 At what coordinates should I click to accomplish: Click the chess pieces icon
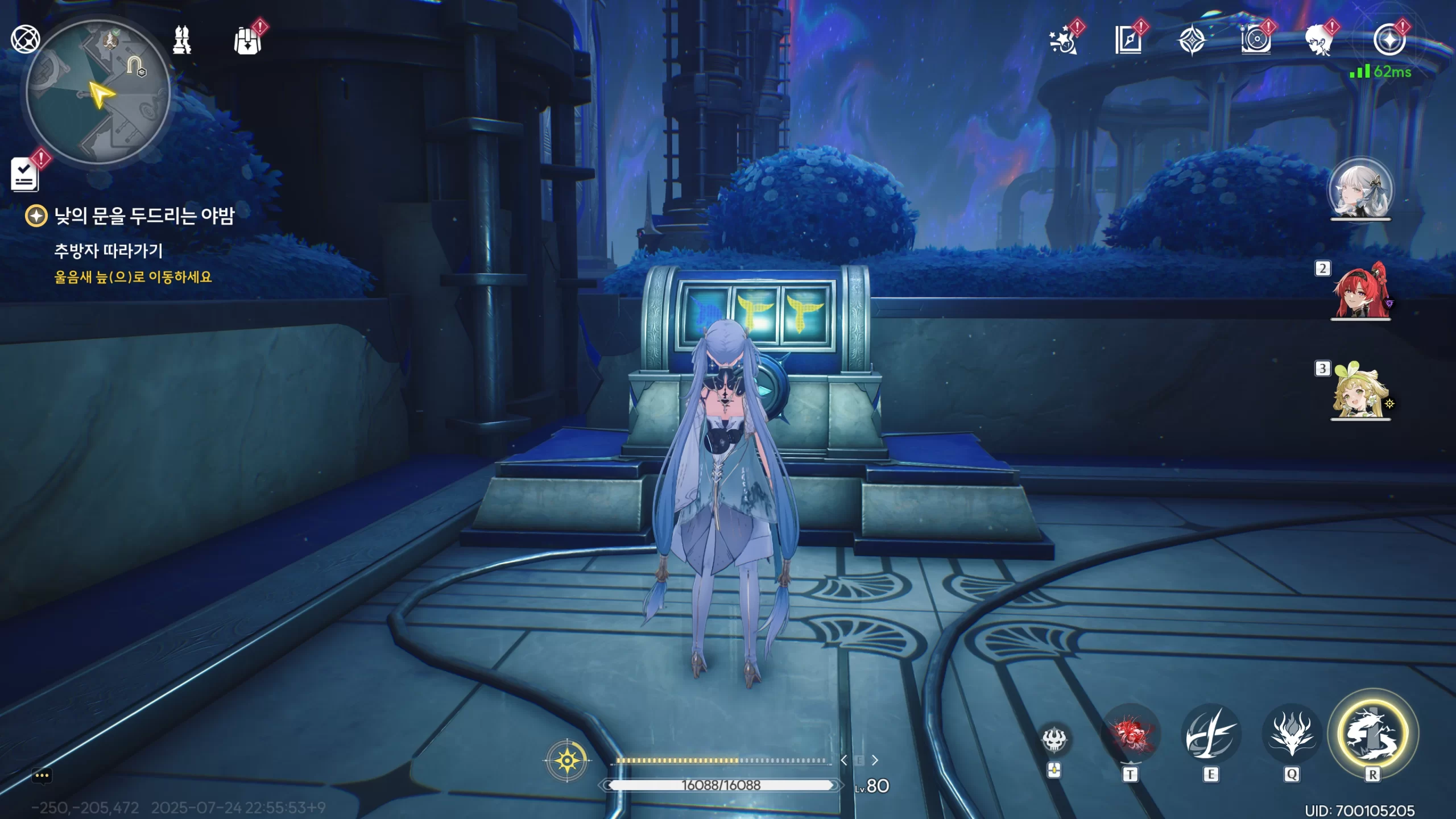pos(182,40)
